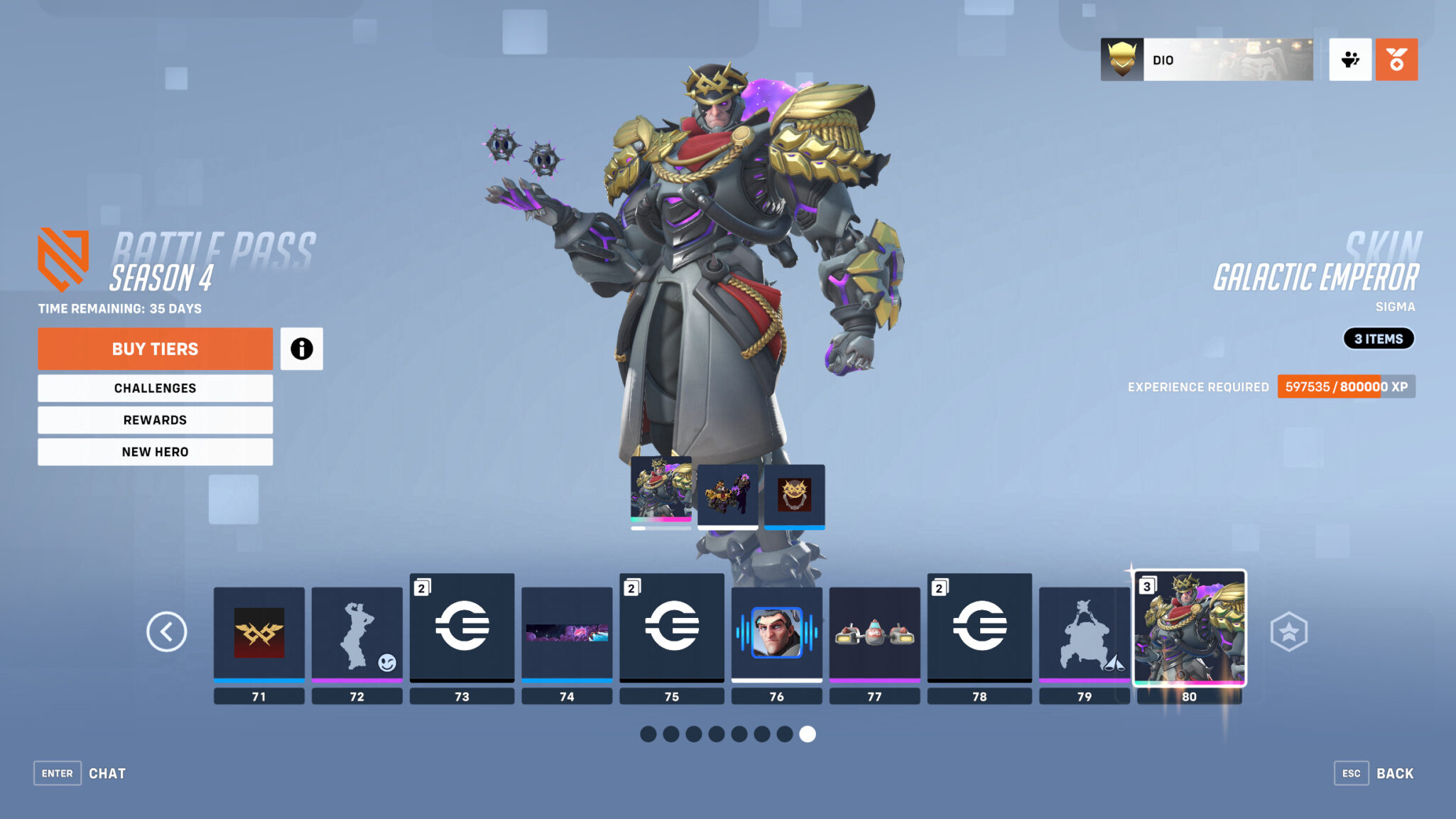Image resolution: width=1456 pixels, height=819 pixels.
Task: Click the Buy Tiers button
Action: click(155, 348)
